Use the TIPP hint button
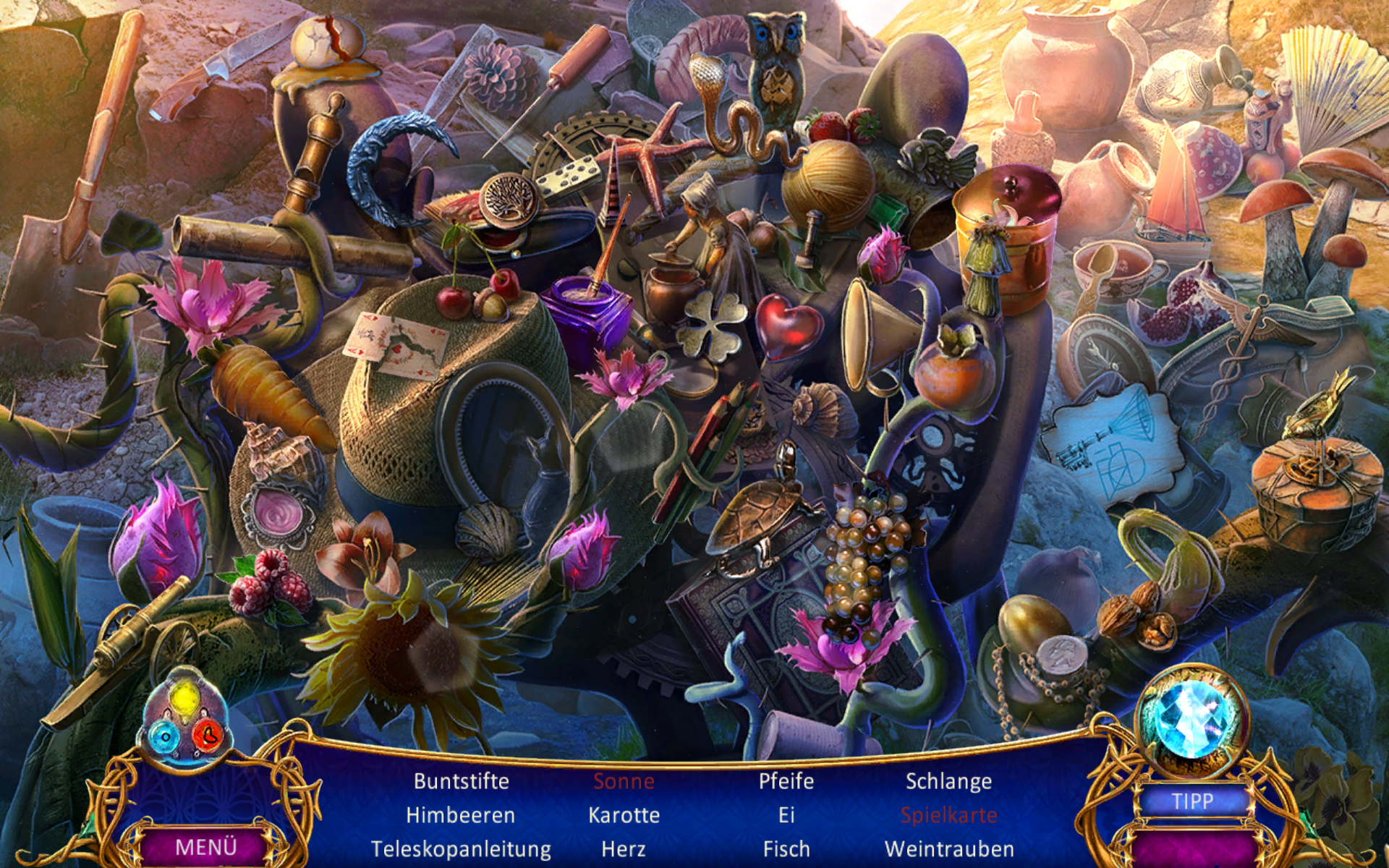This screenshot has width=1389, height=868. 1192,801
